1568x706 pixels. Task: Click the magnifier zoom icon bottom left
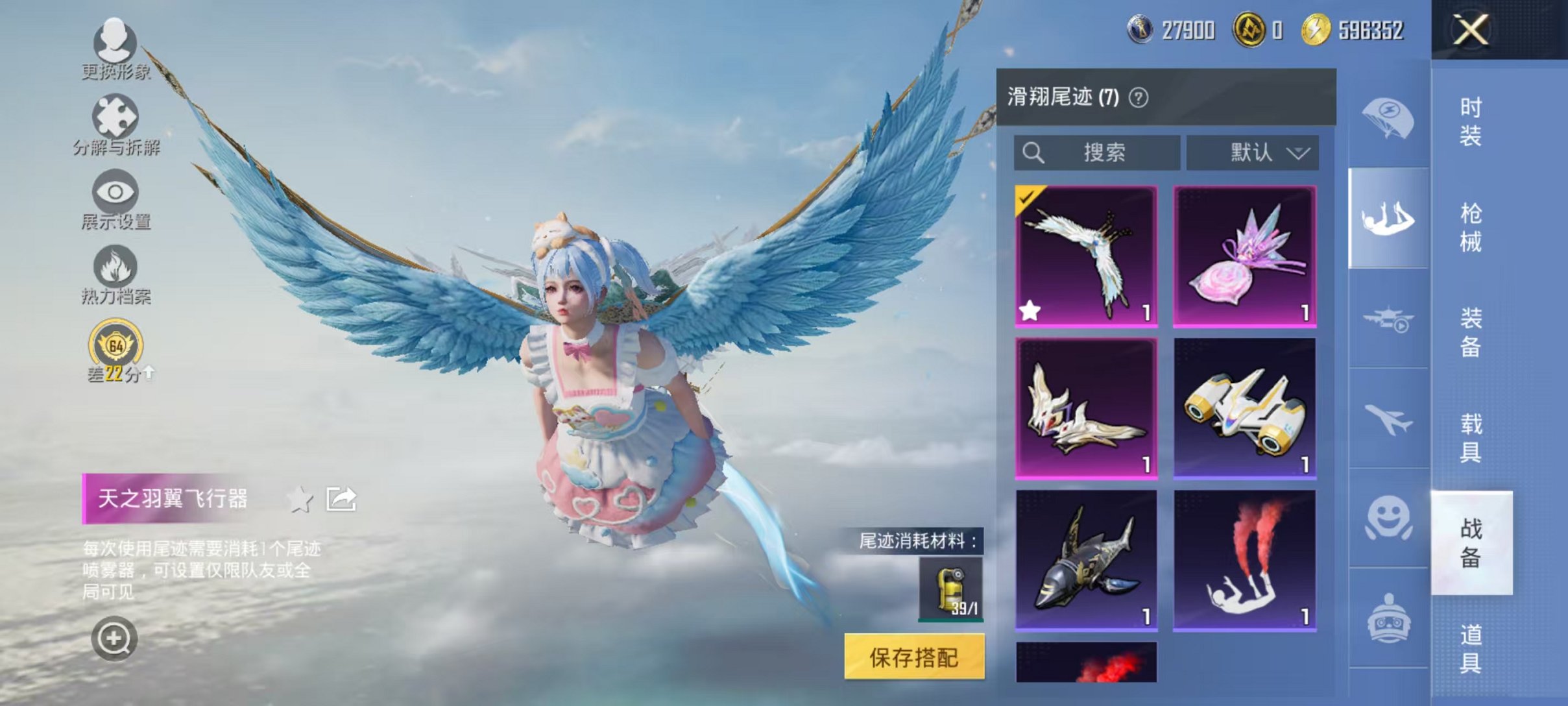point(115,639)
